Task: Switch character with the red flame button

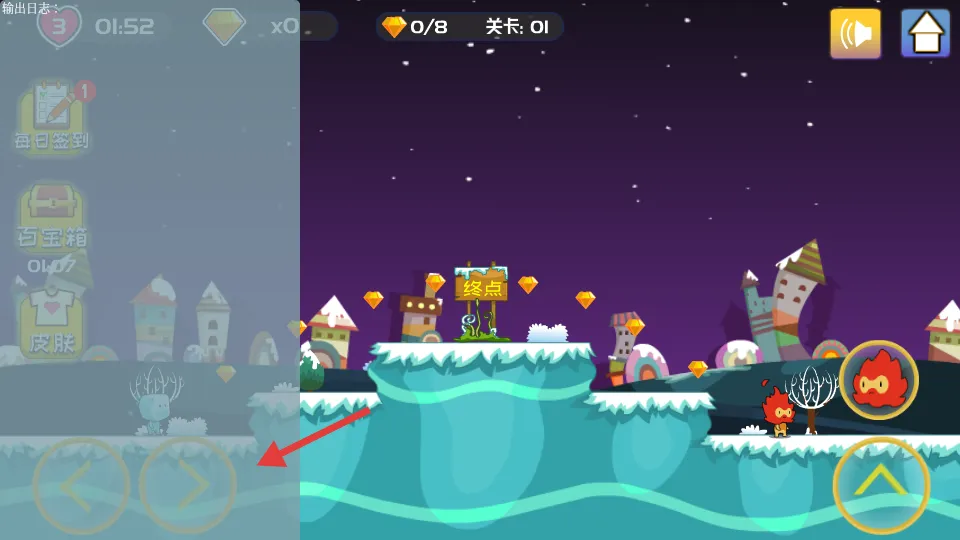Action: (879, 380)
